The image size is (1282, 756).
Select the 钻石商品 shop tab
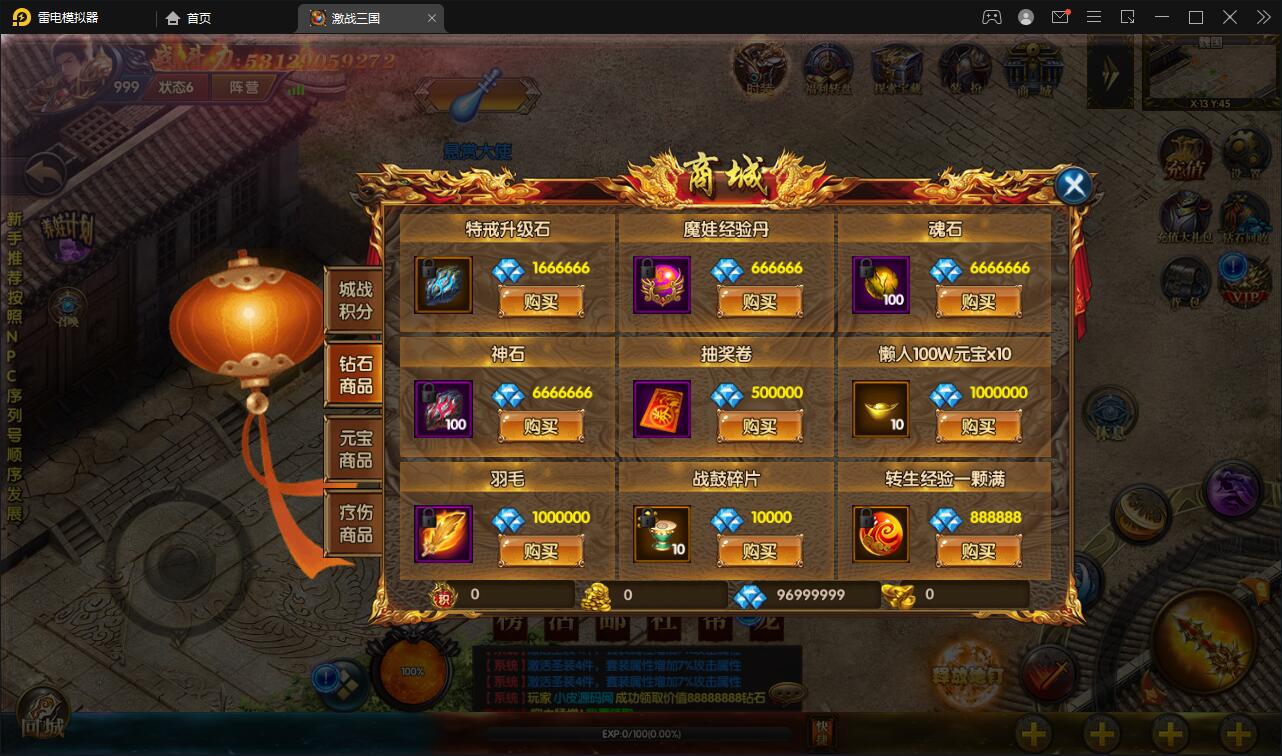355,375
